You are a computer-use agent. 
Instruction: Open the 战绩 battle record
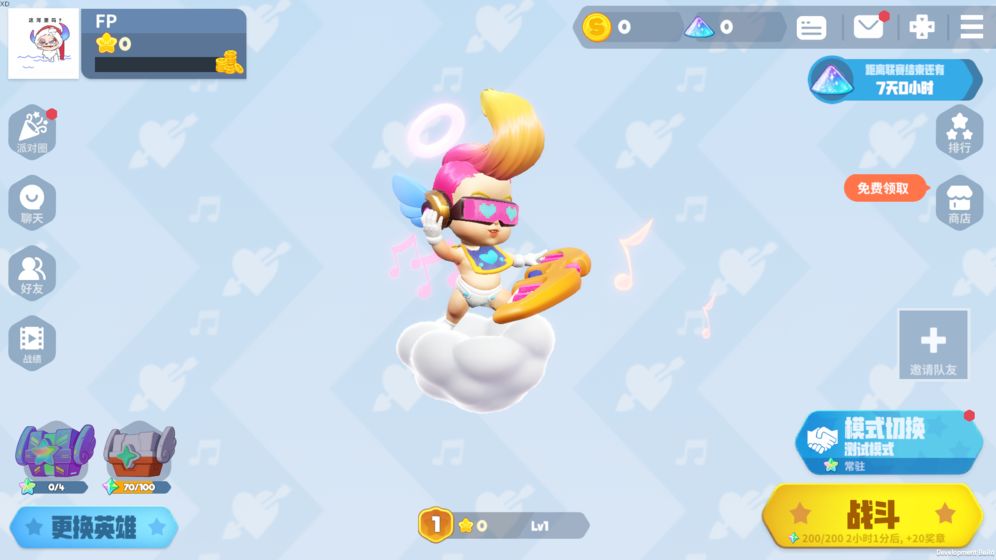pyautogui.click(x=32, y=343)
